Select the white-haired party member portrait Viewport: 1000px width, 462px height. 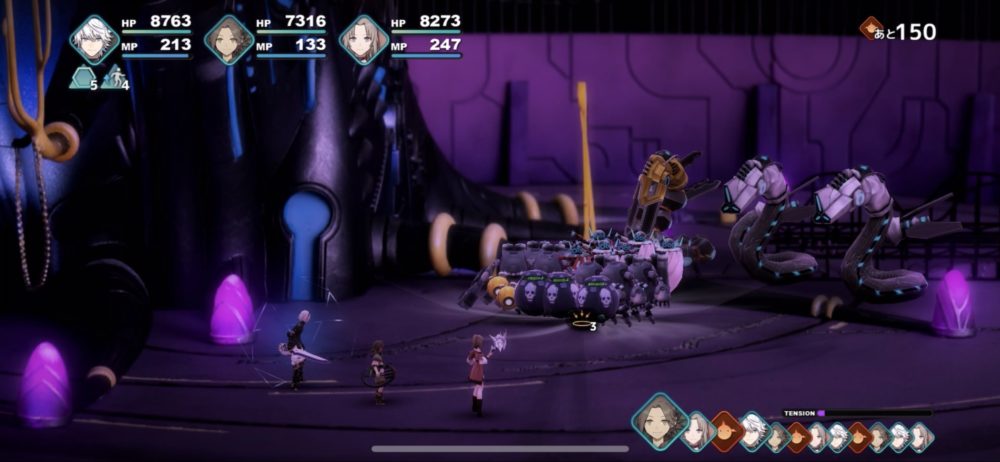94,40
